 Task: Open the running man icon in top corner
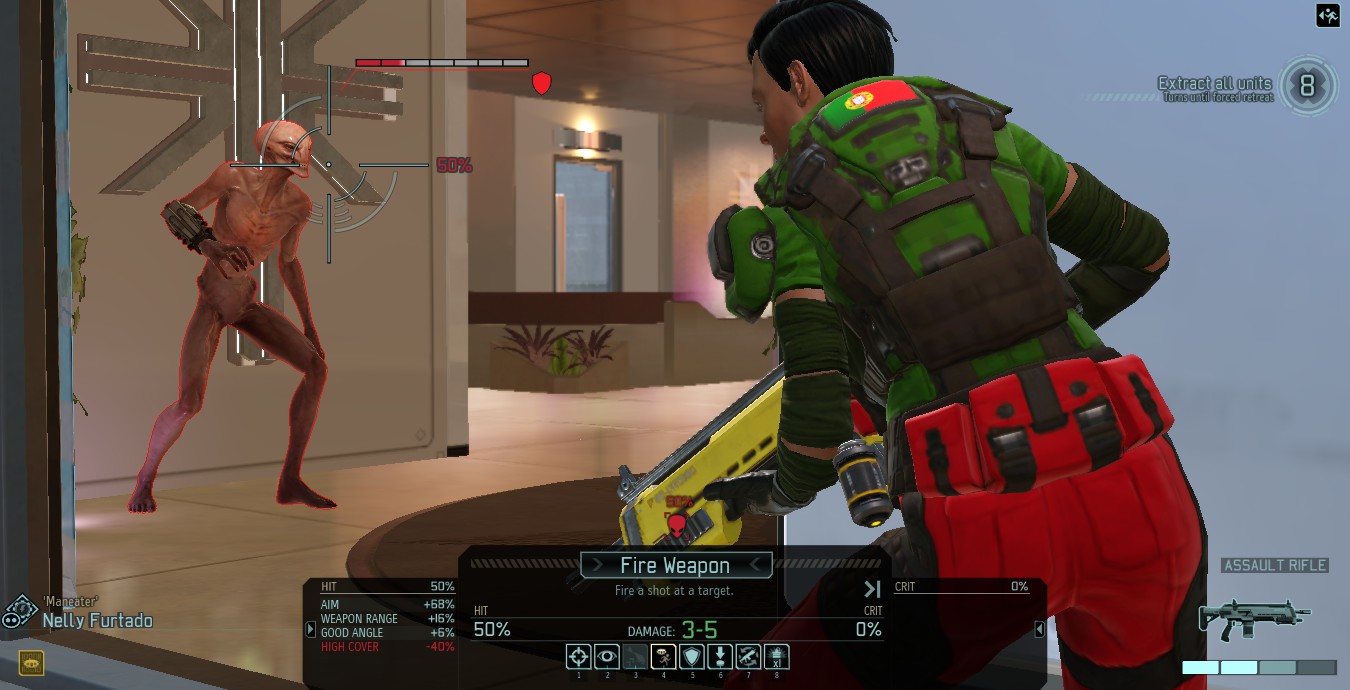(x=1328, y=15)
